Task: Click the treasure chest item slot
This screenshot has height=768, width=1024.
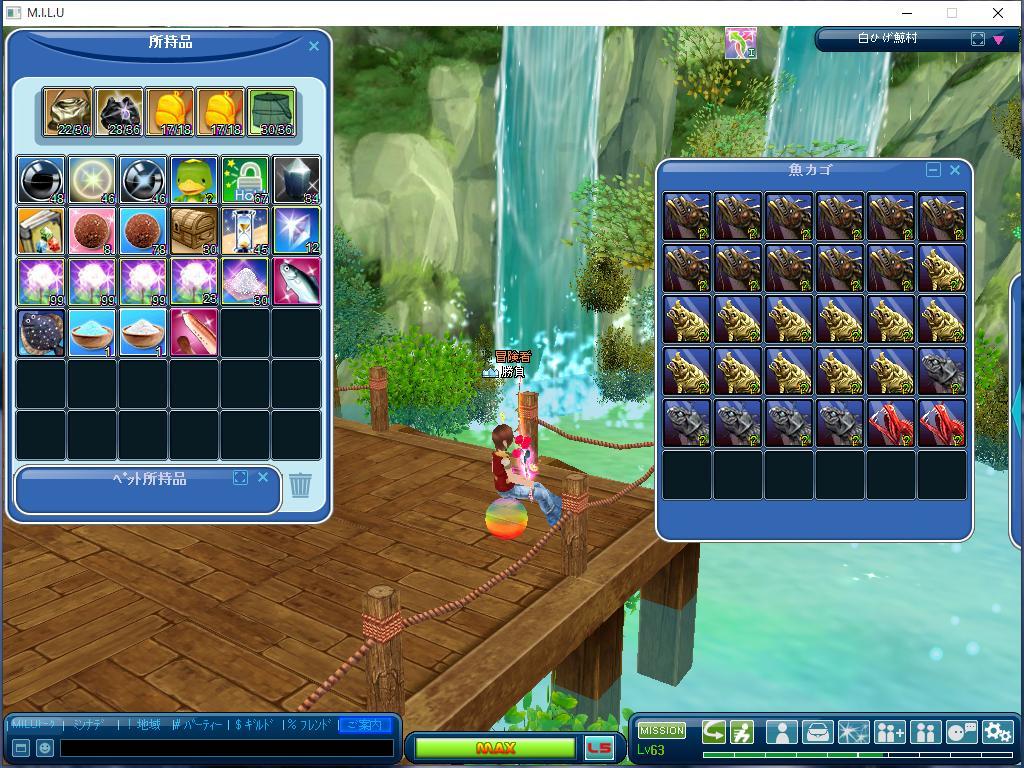Action: coord(194,231)
